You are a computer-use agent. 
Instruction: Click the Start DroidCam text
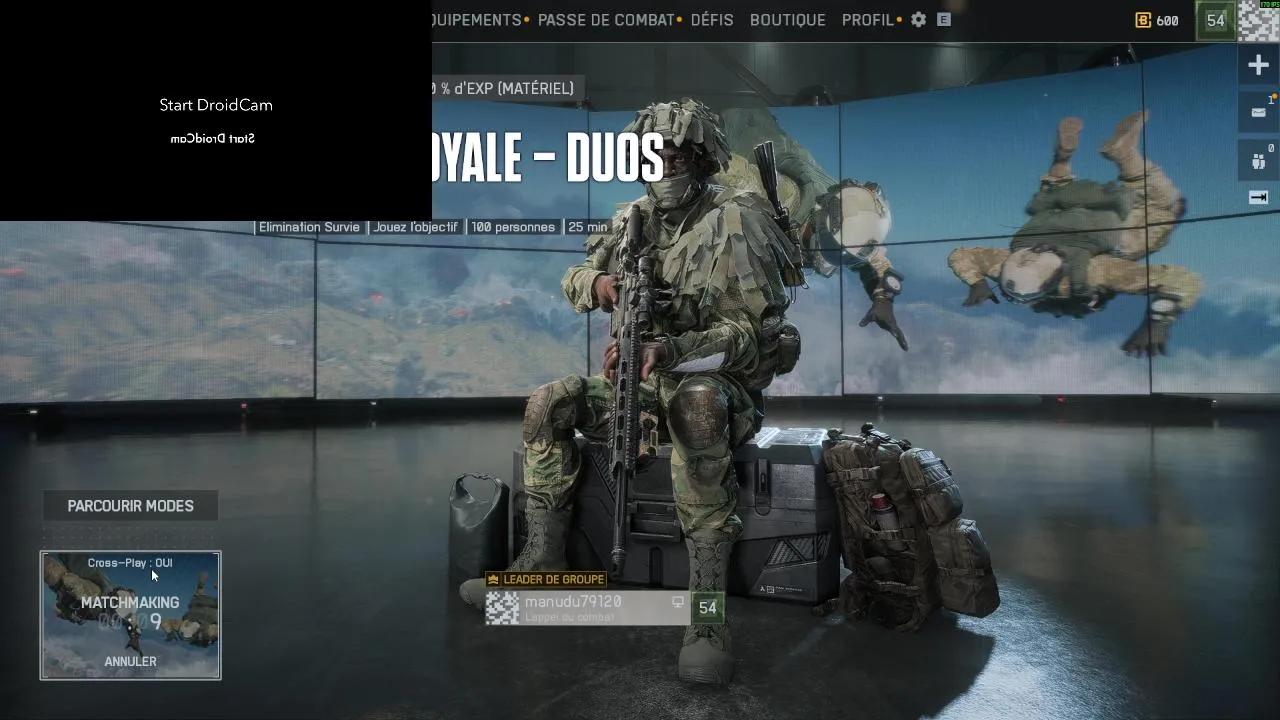[215, 104]
